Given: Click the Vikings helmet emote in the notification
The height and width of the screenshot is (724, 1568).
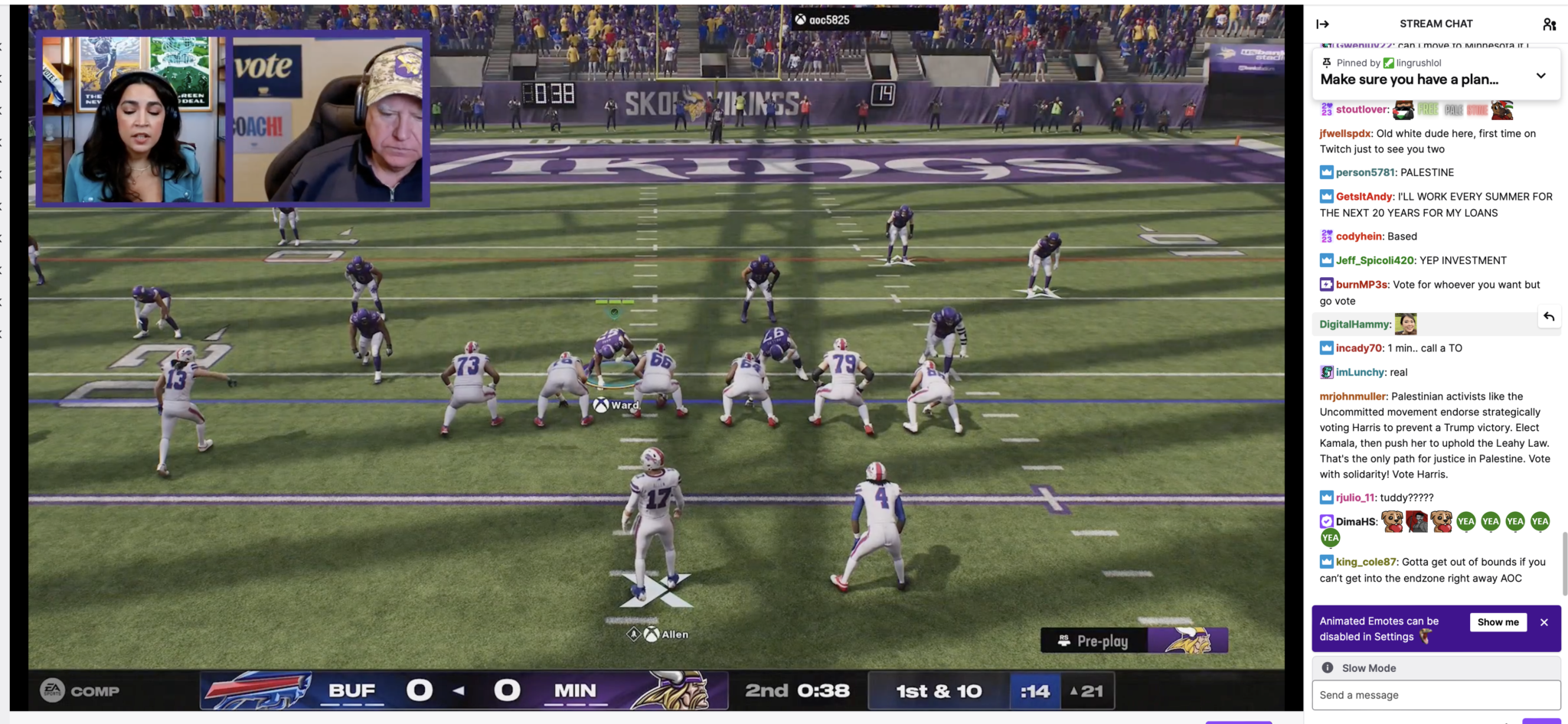Looking at the screenshot, I should [1426, 636].
